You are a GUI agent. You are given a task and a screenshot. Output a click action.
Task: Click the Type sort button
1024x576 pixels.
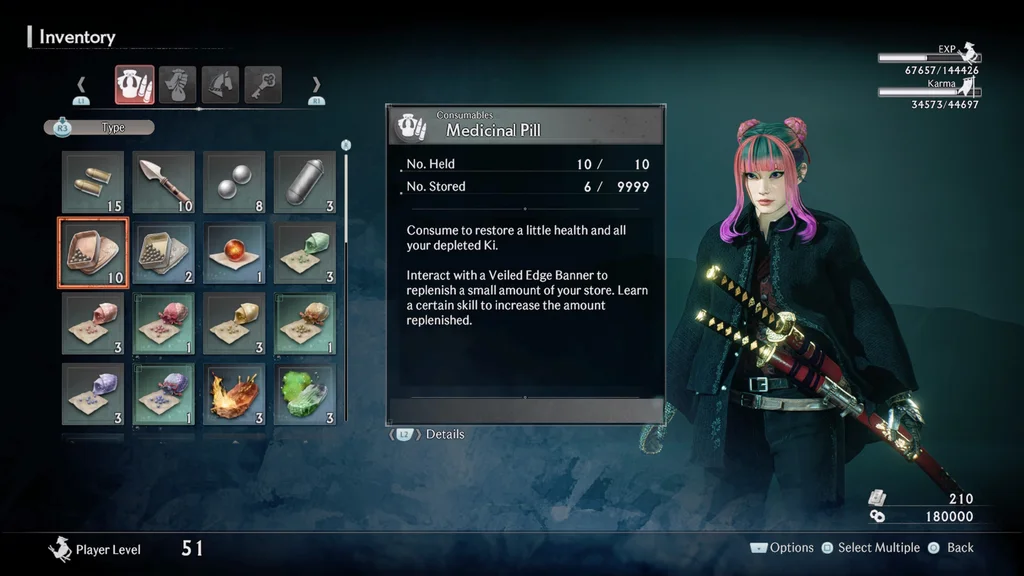100,128
